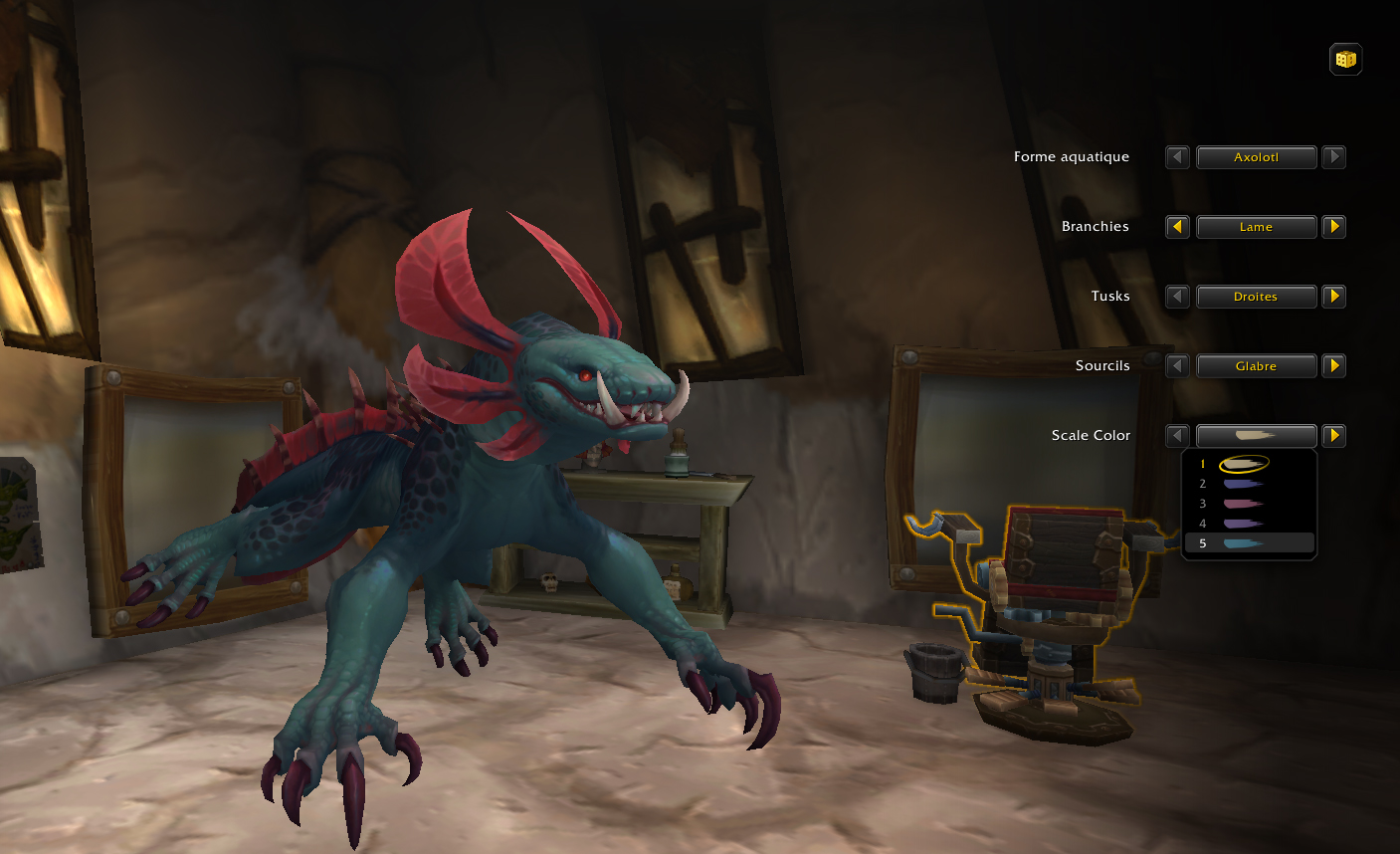Select scale color swatch number 4
Viewport: 1400px width, 854px height.
point(1244,524)
